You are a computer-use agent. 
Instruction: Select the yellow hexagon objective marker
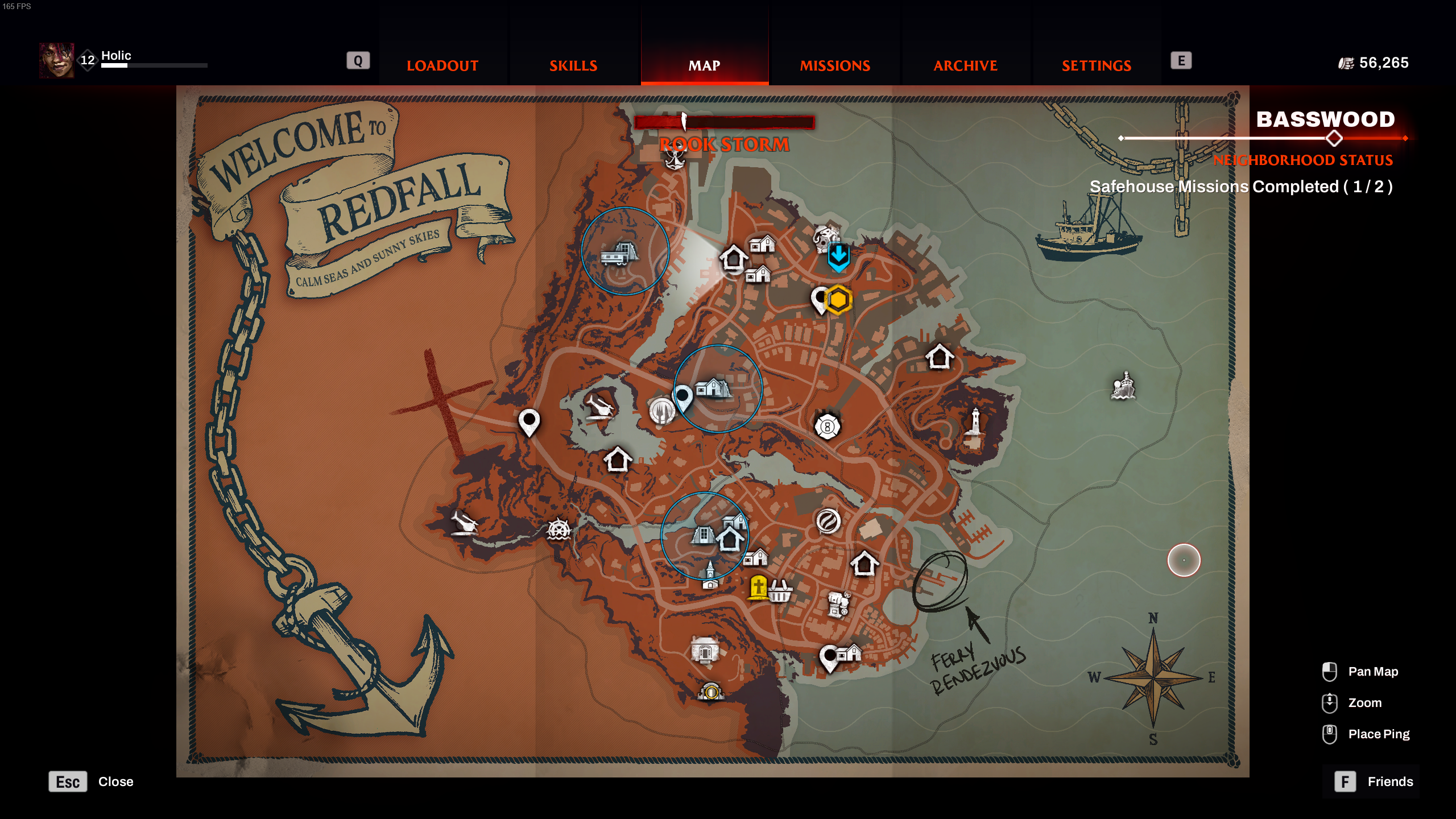click(x=838, y=300)
